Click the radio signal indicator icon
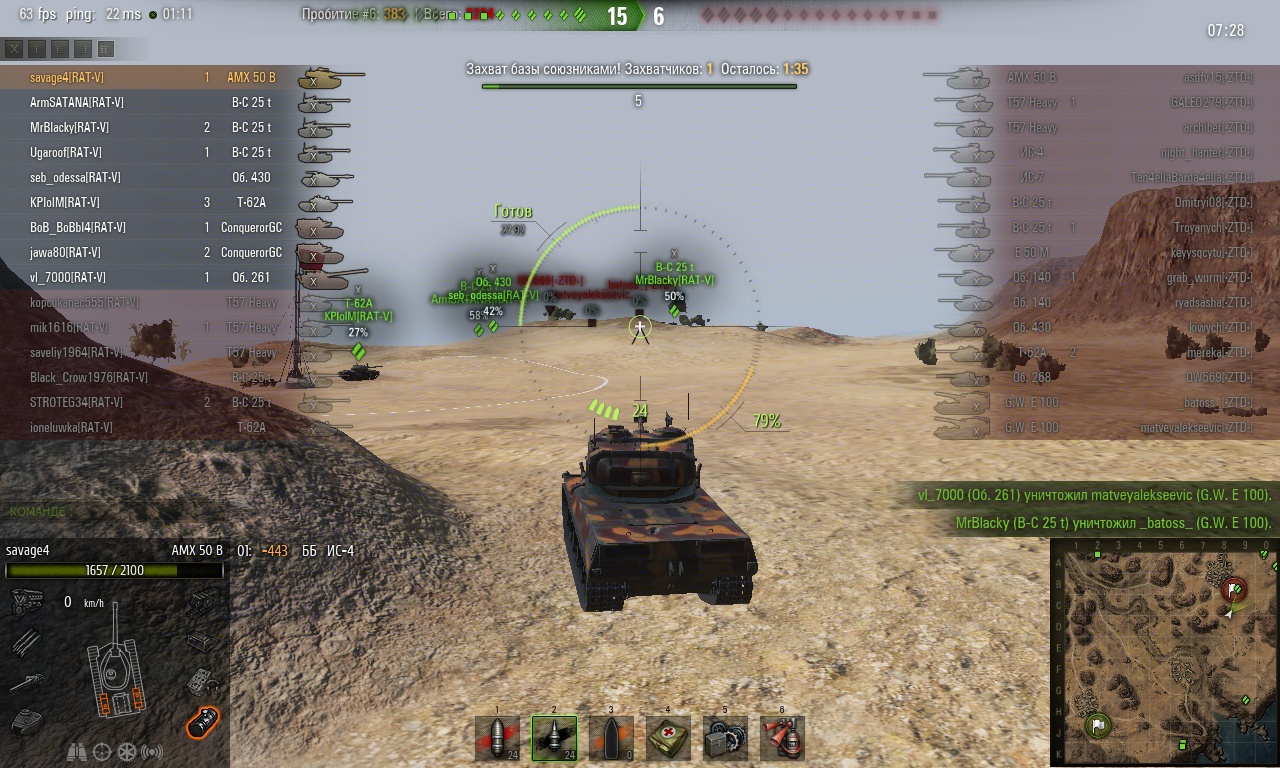 (x=152, y=751)
